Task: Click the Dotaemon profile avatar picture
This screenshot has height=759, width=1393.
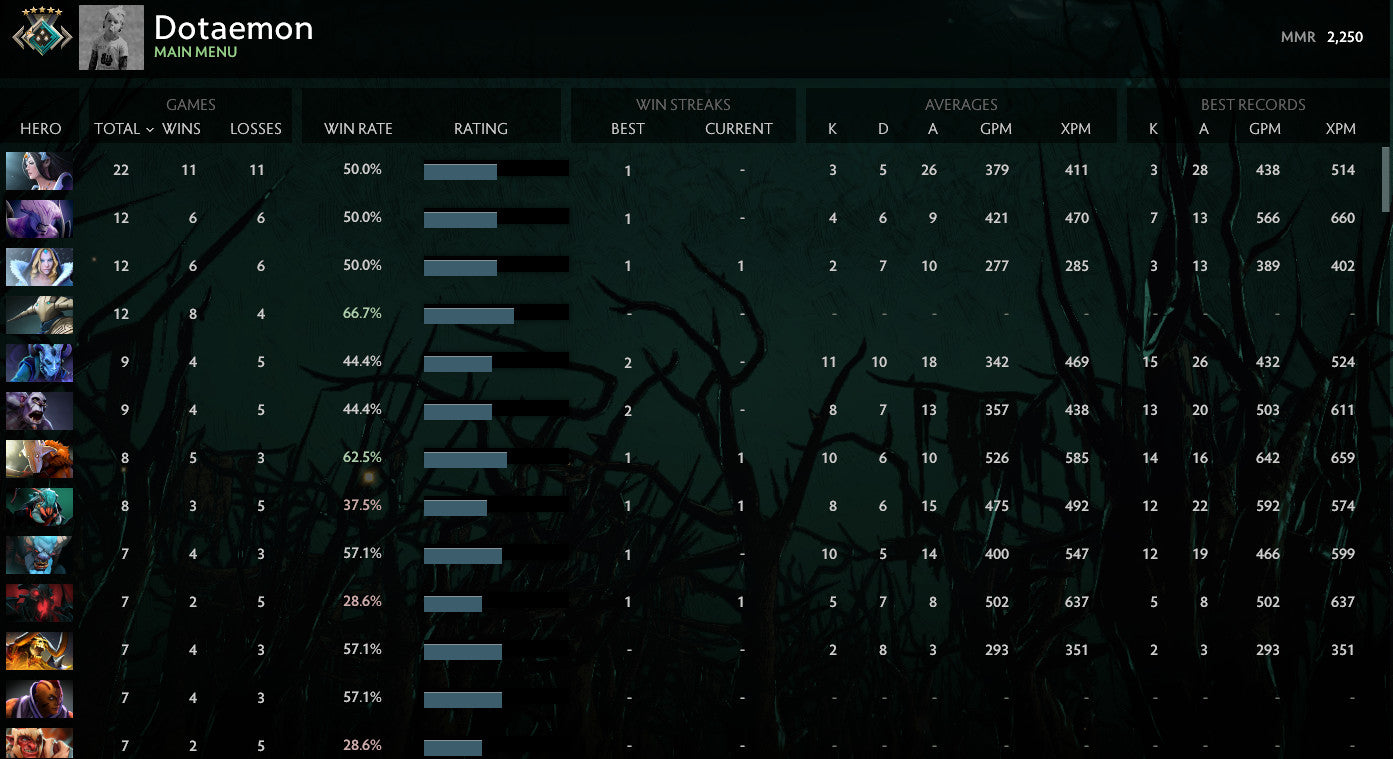Action: click(x=111, y=37)
